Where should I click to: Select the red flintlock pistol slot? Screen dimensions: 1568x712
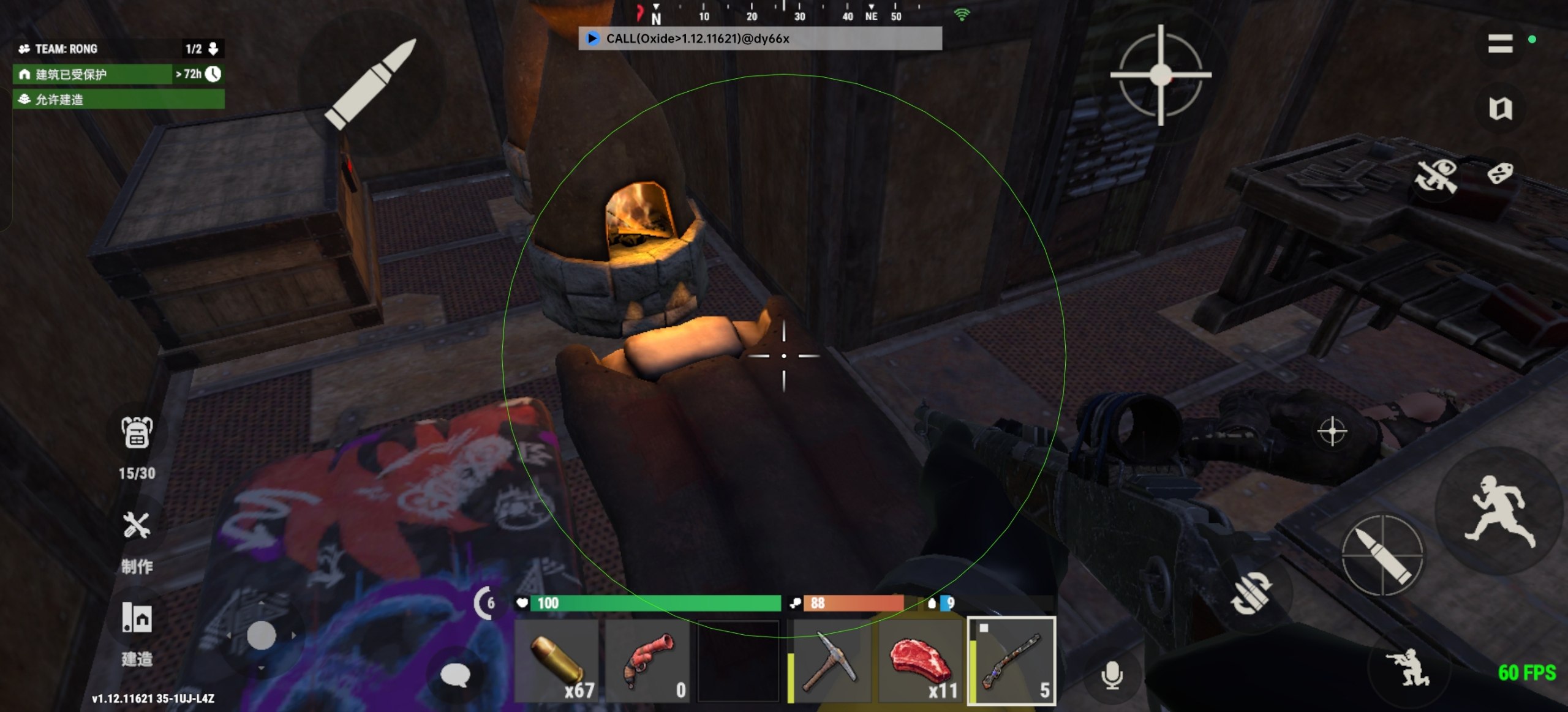(648, 661)
